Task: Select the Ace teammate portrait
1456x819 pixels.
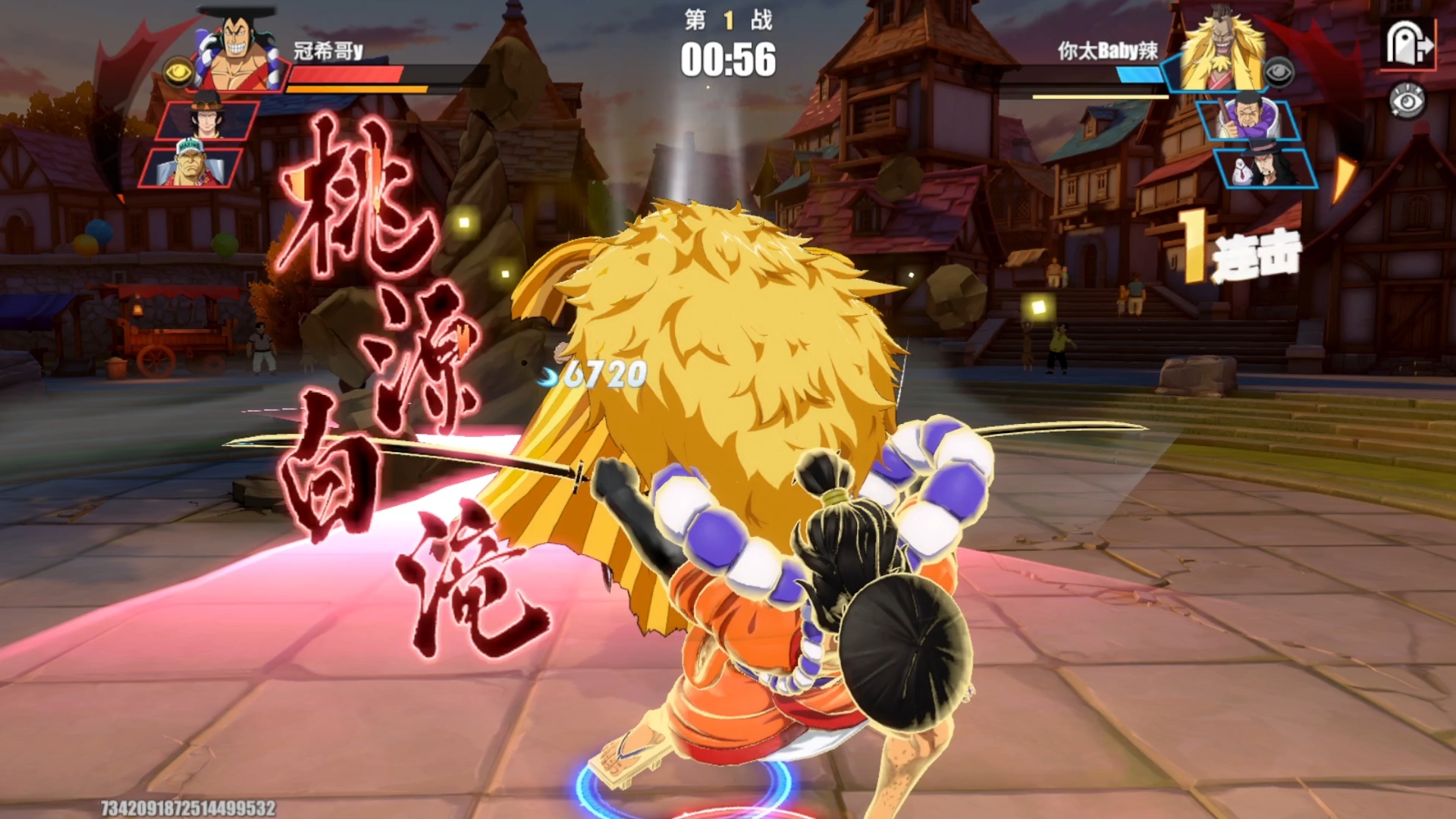Action: [x=206, y=118]
